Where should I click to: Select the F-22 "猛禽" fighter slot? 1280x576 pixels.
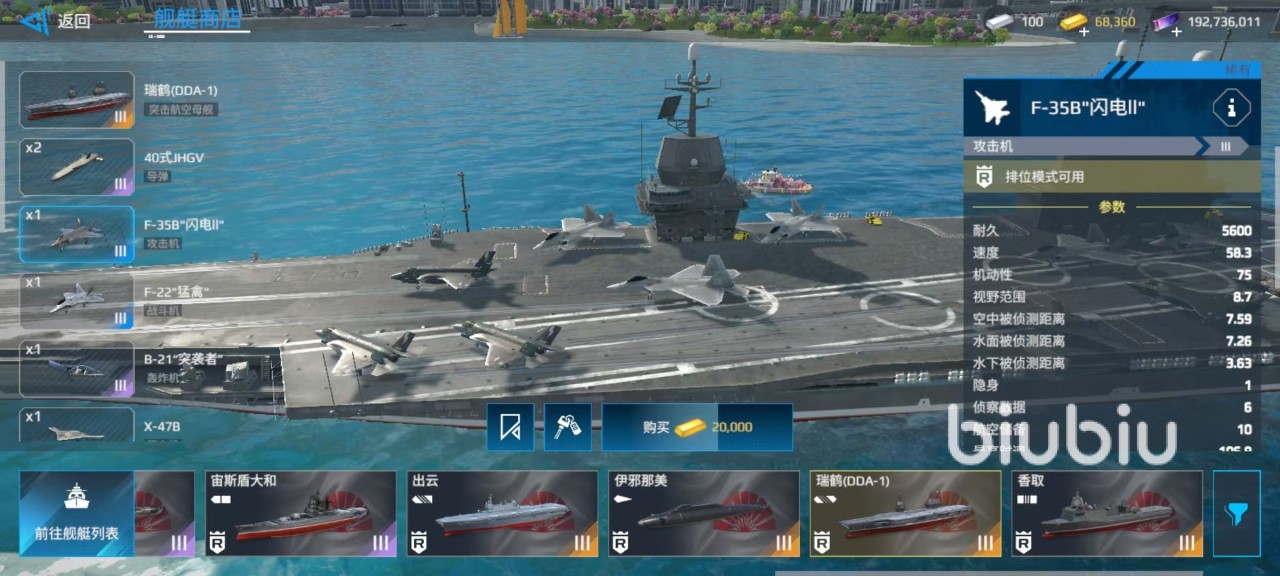[x=77, y=301]
